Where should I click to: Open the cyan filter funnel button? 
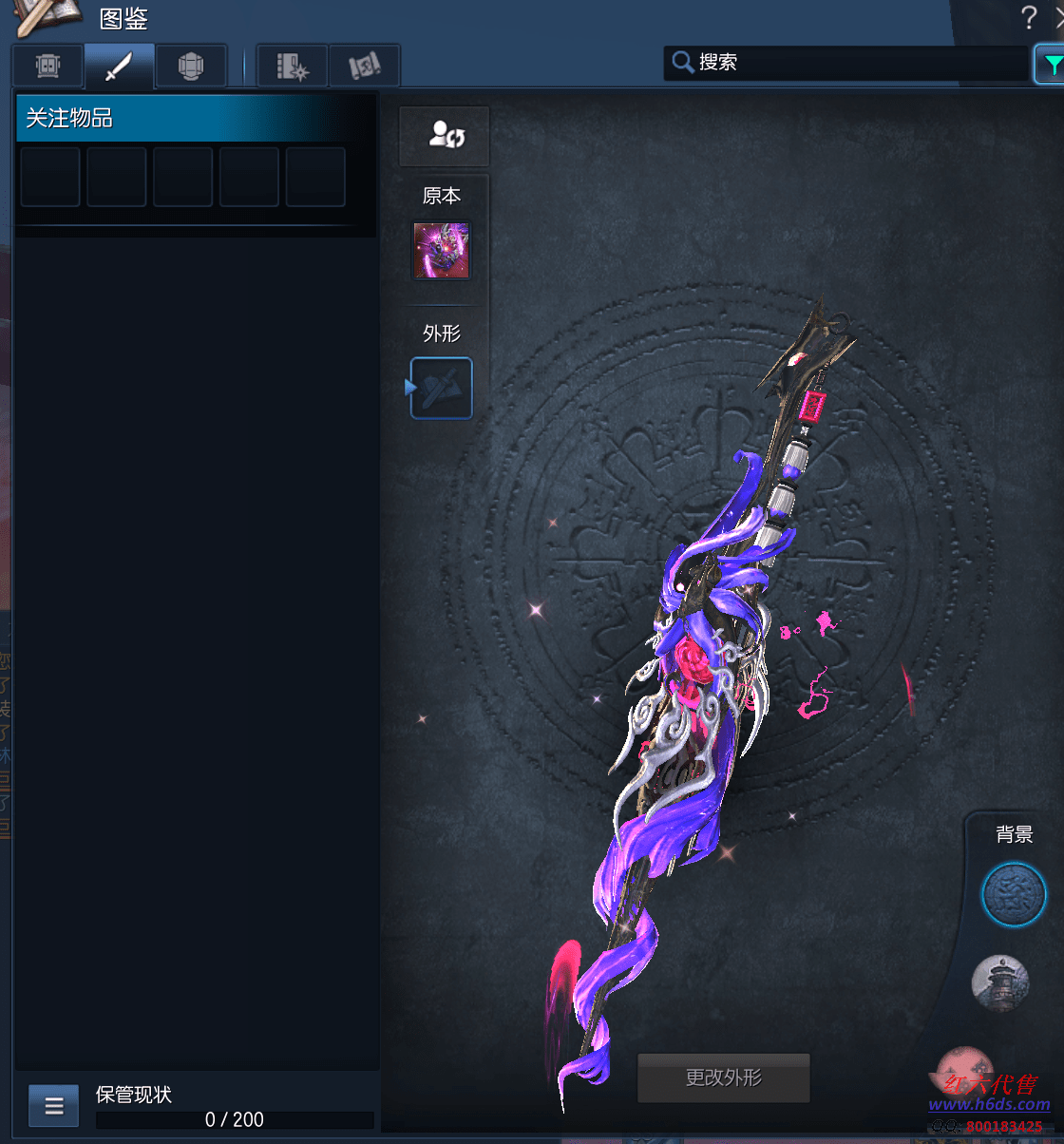pos(1051,65)
